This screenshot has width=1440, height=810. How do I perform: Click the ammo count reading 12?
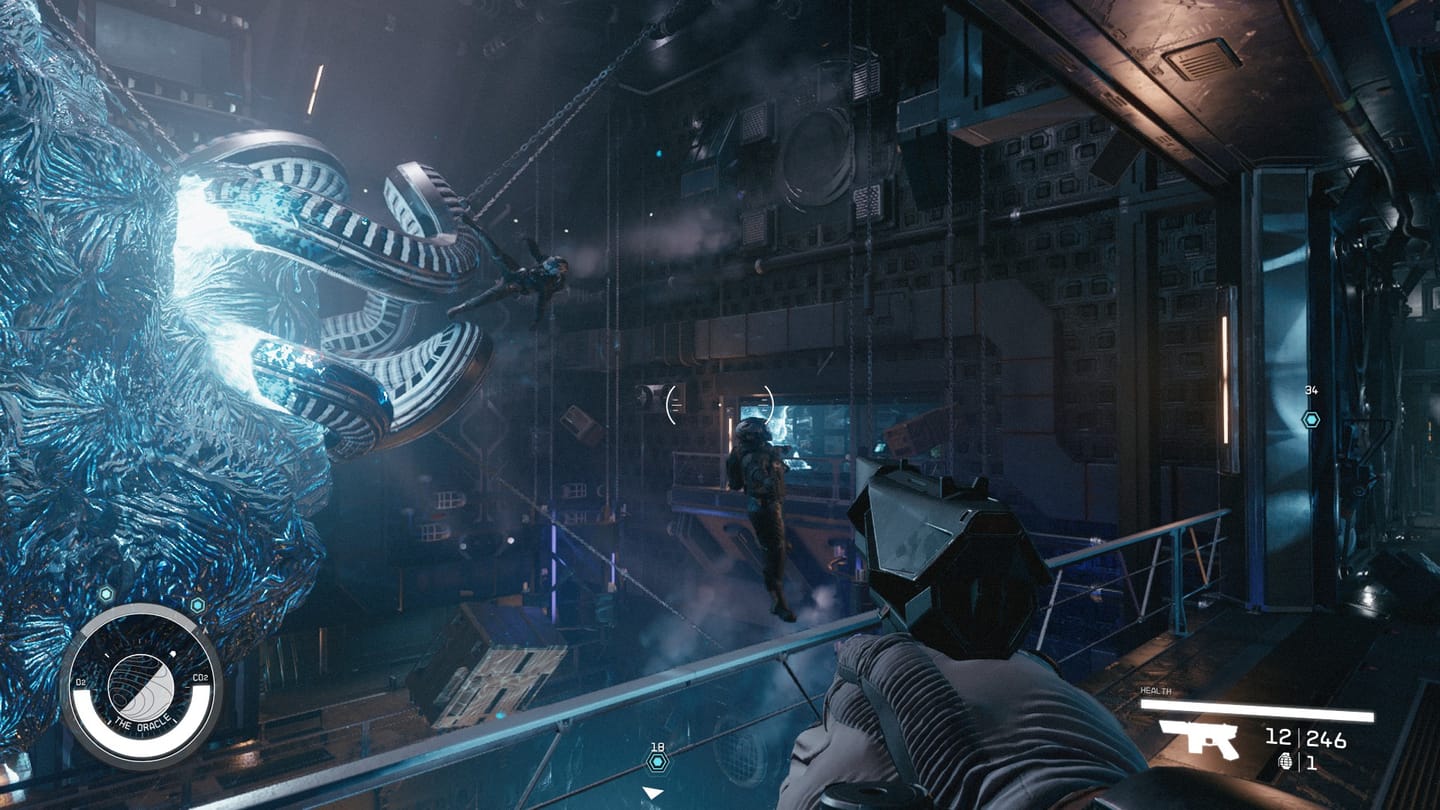(1280, 737)
